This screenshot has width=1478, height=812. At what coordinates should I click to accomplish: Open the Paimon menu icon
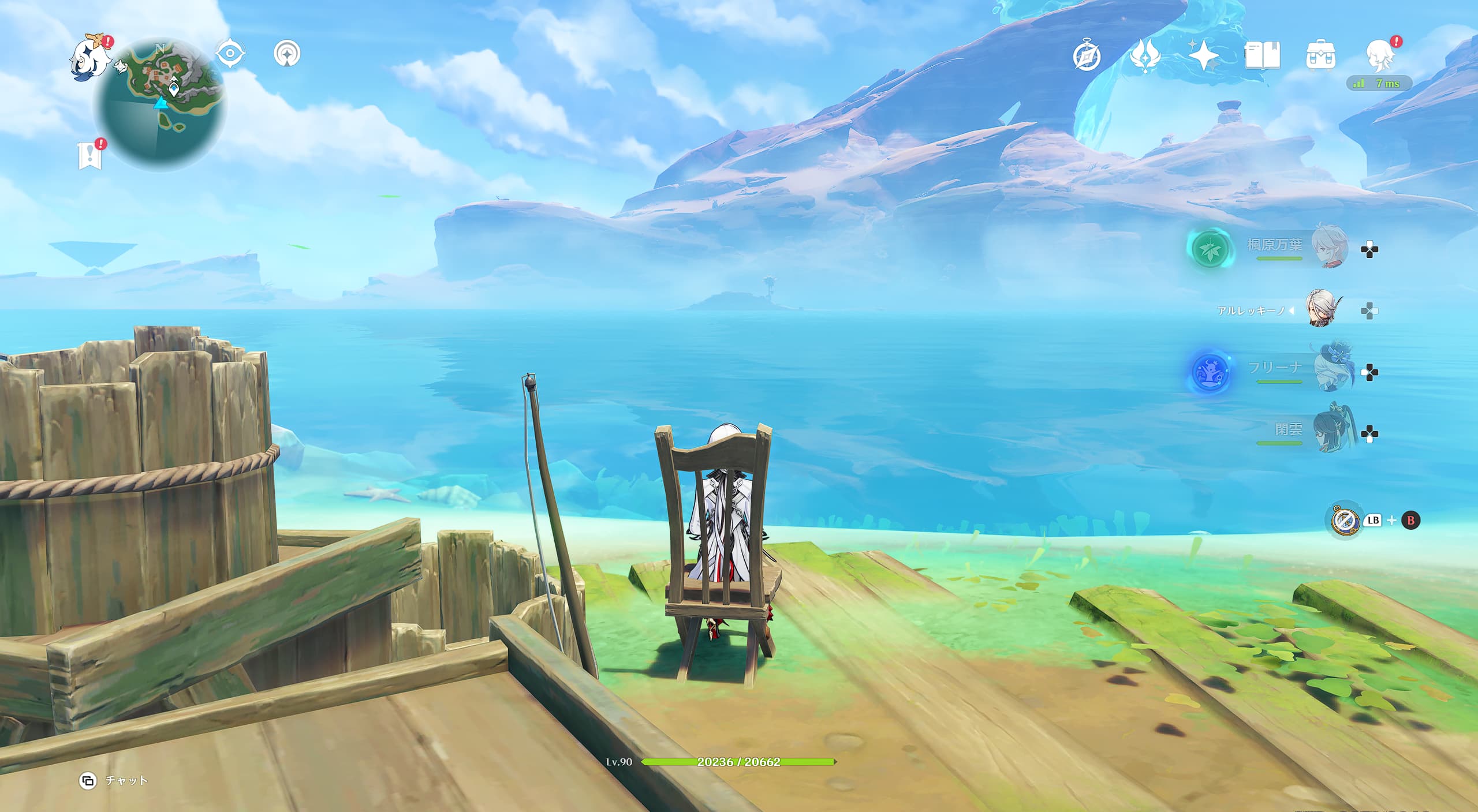90,58
